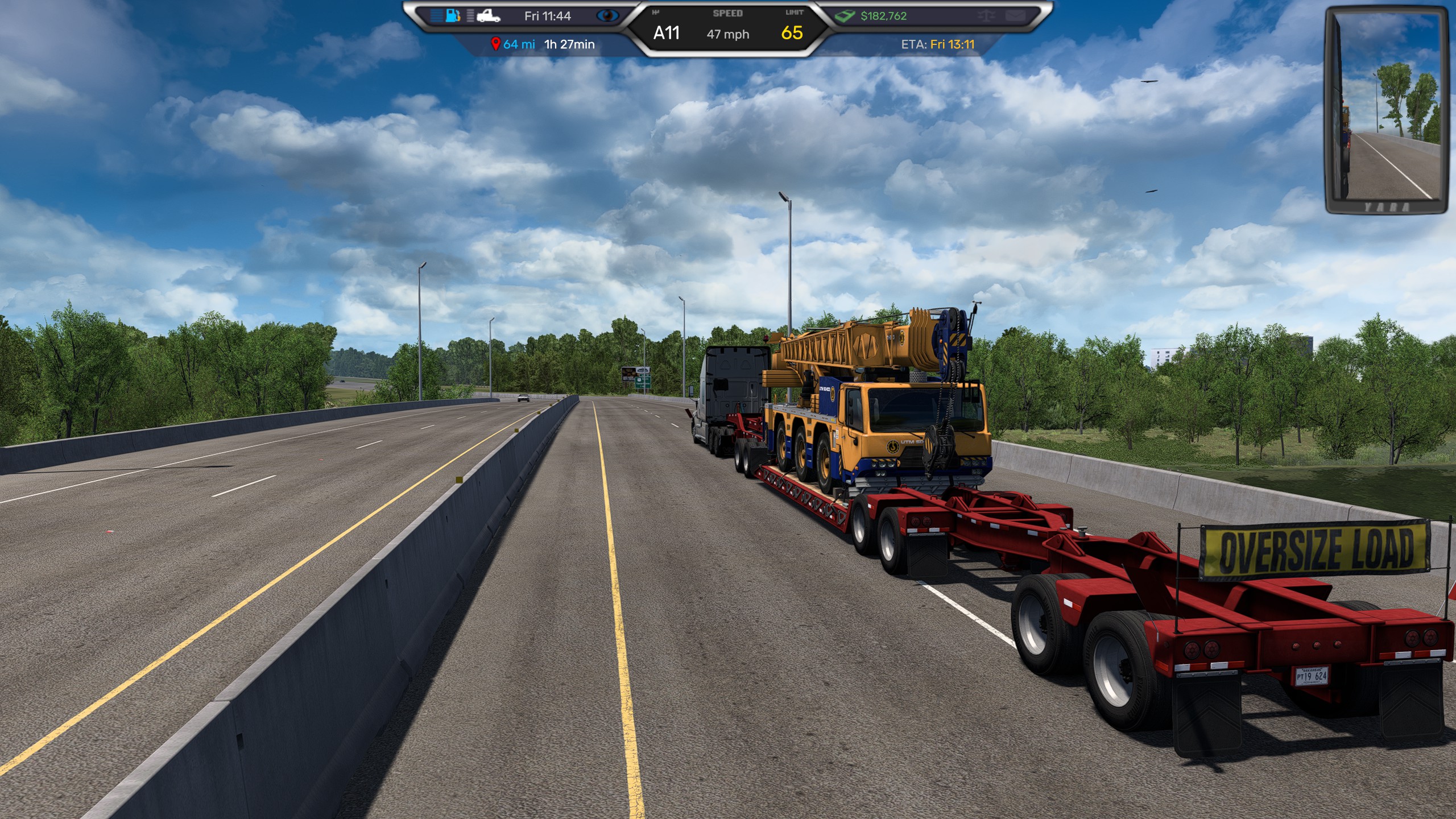Click the eye fatigue indicator icon
The height and width of the screenshot is (819, 1456).
point(607,16)
